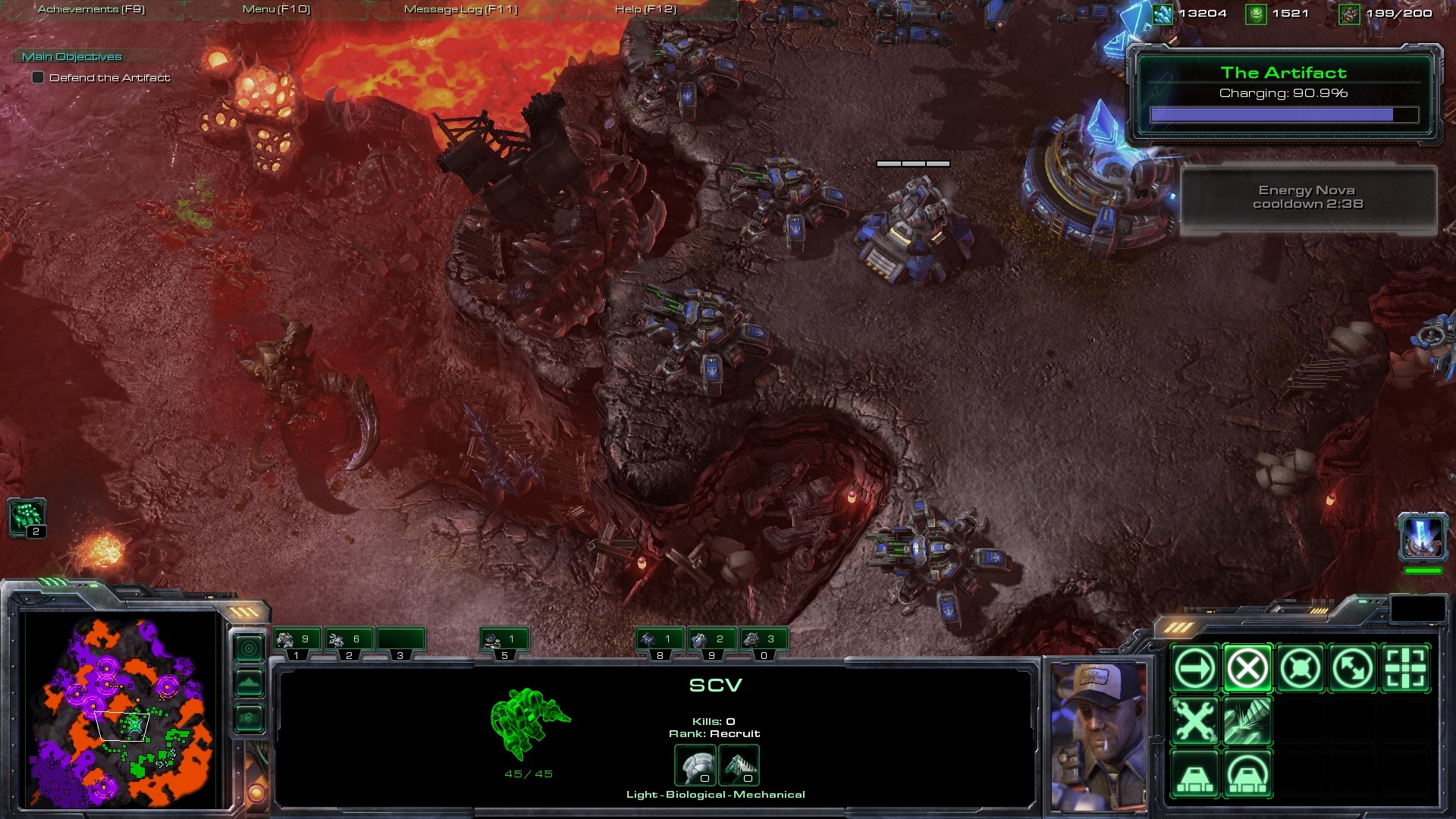Image resolution: width=1456 pixels, height=819 pixels.
Task: Issue the Stop command
Action: point(1247,669)
